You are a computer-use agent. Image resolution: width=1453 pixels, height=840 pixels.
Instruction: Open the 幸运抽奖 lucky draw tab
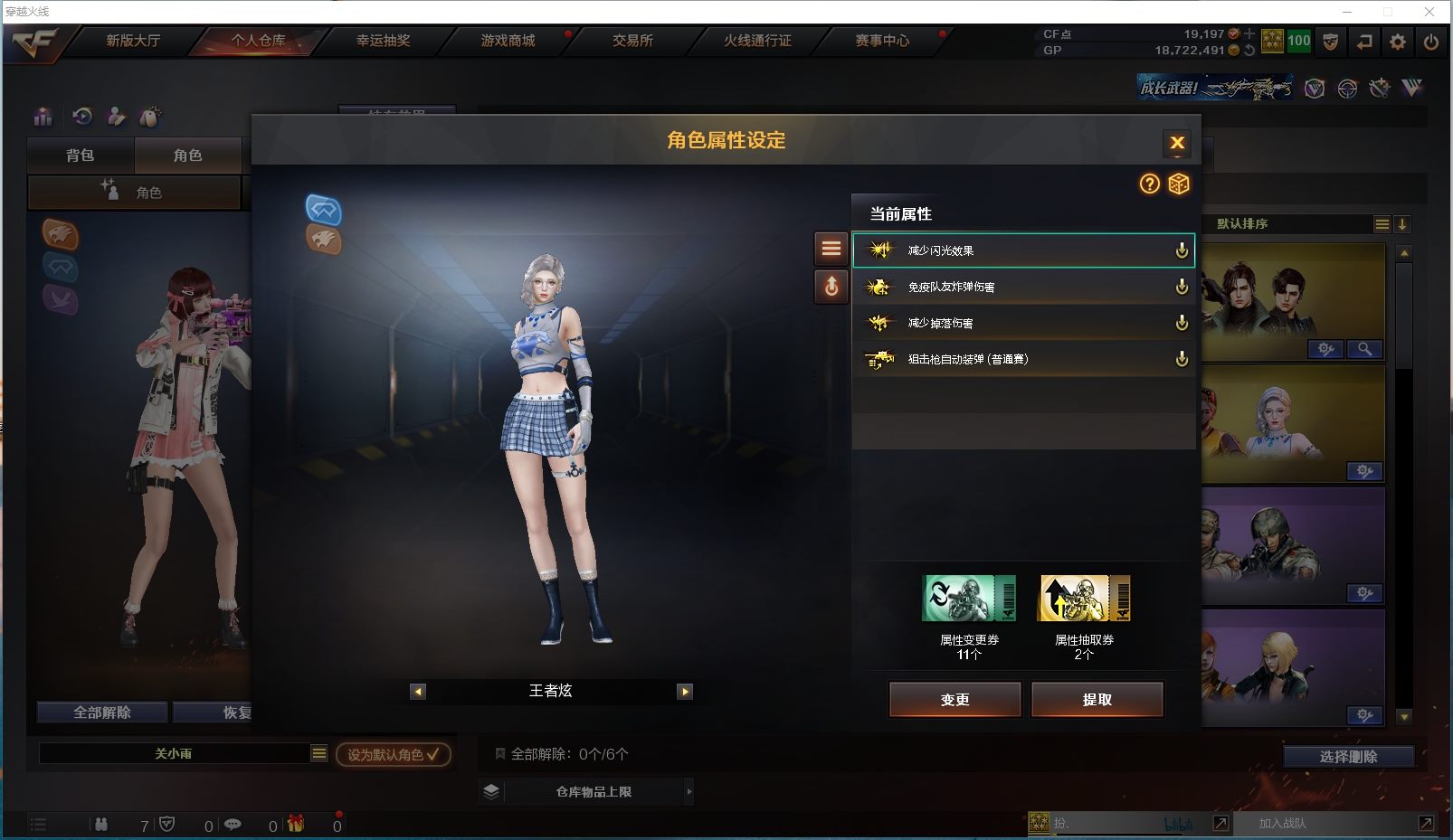(383, 41)
